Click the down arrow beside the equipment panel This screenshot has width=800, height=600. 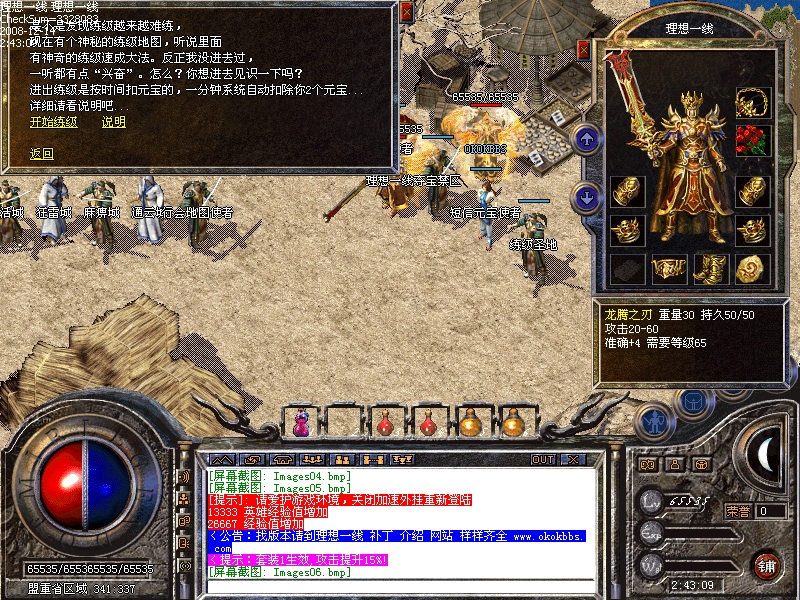pos(588,195)
